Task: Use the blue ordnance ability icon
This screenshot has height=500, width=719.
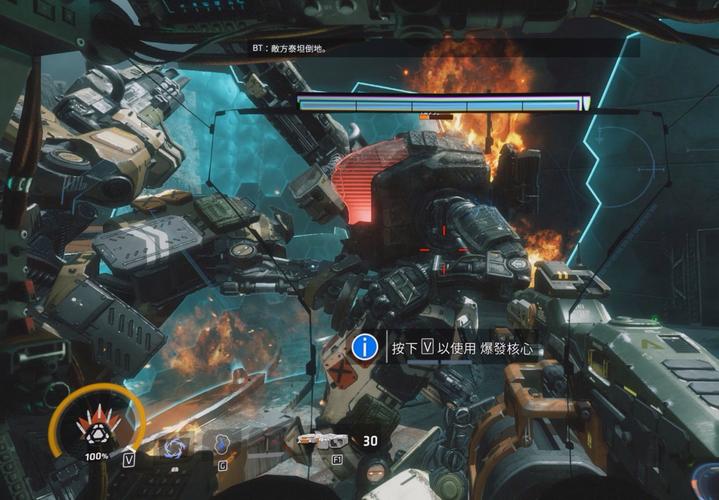Action: point(222,446)
